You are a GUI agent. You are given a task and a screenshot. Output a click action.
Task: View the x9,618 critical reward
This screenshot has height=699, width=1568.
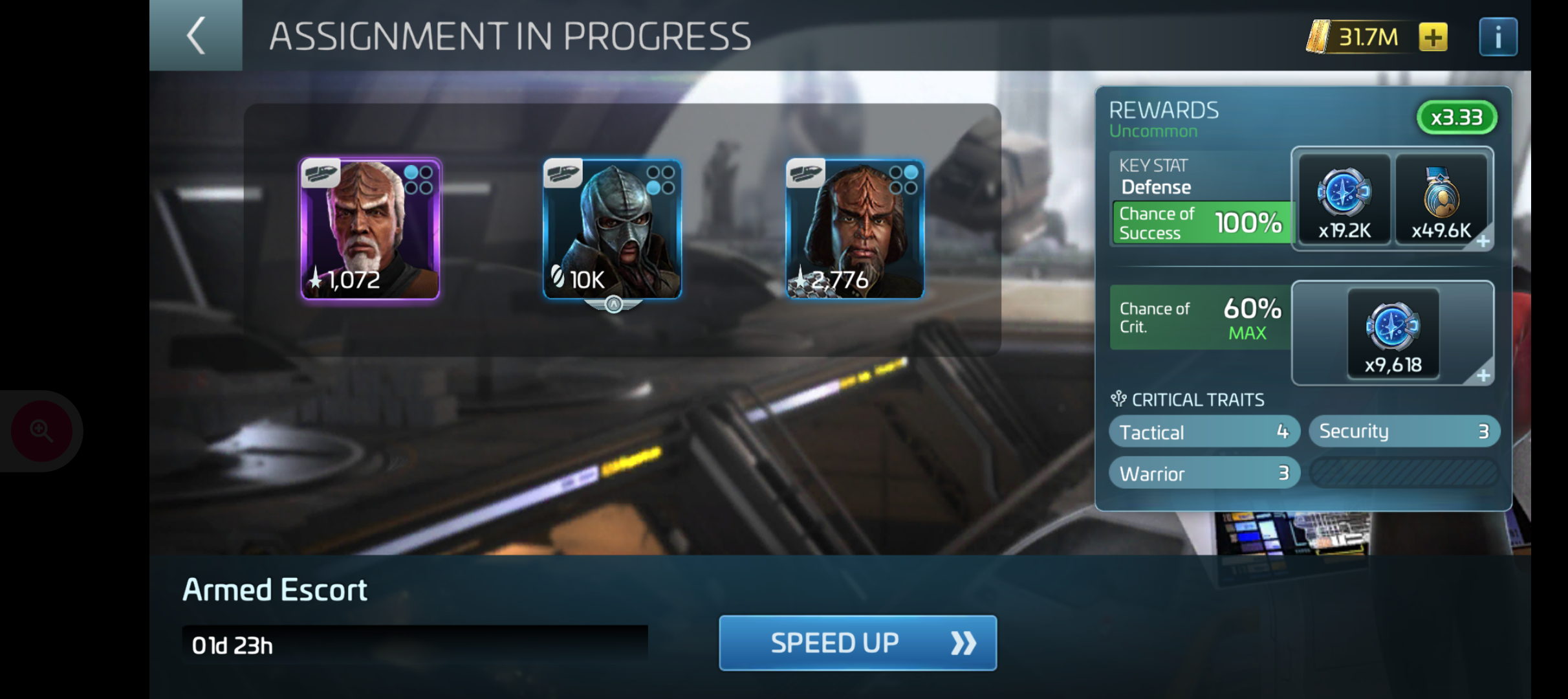[x=1393, y=333]
